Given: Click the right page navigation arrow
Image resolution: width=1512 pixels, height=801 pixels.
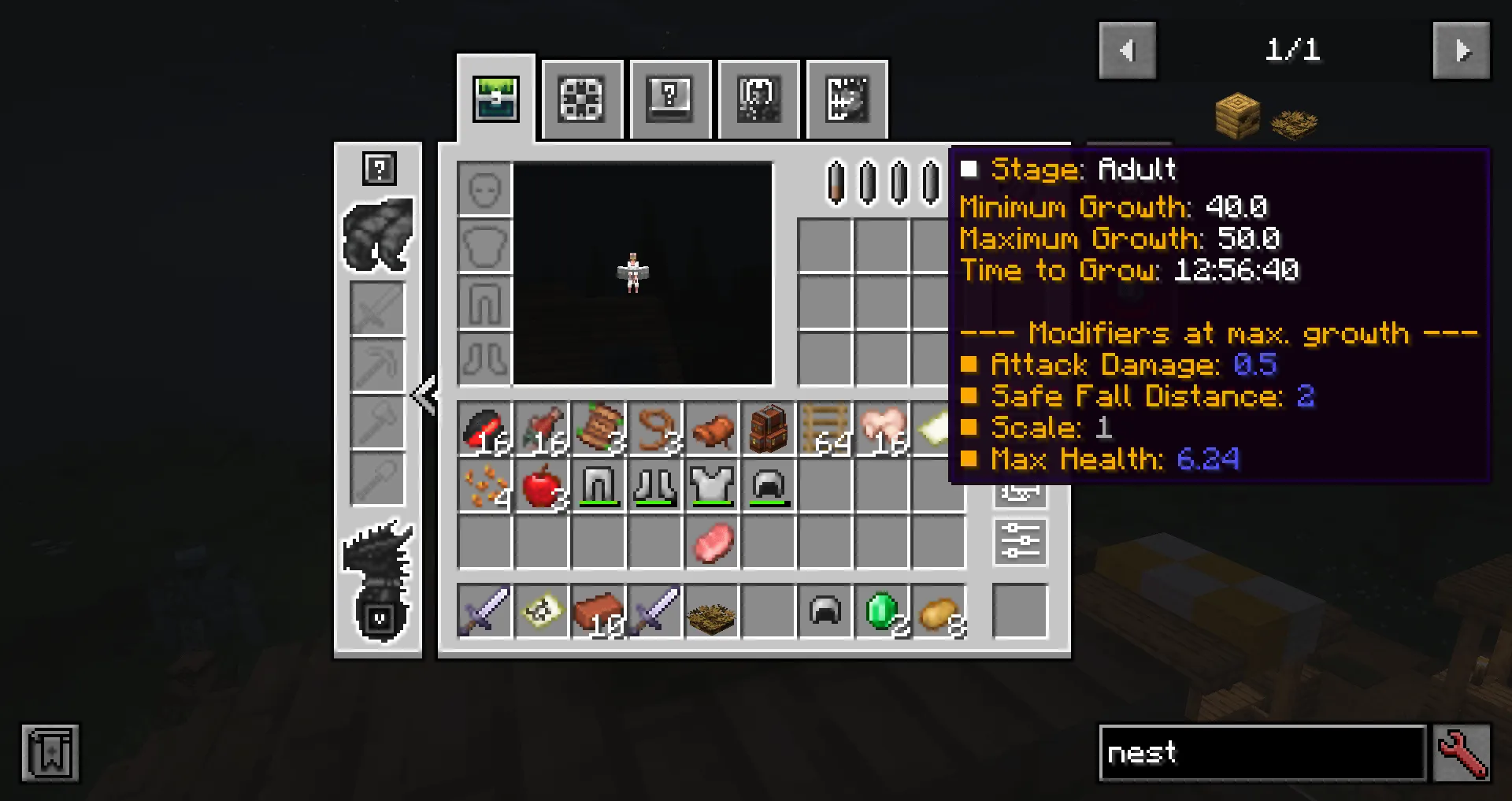Looking at the screenshot, I should pos(1462,50).
